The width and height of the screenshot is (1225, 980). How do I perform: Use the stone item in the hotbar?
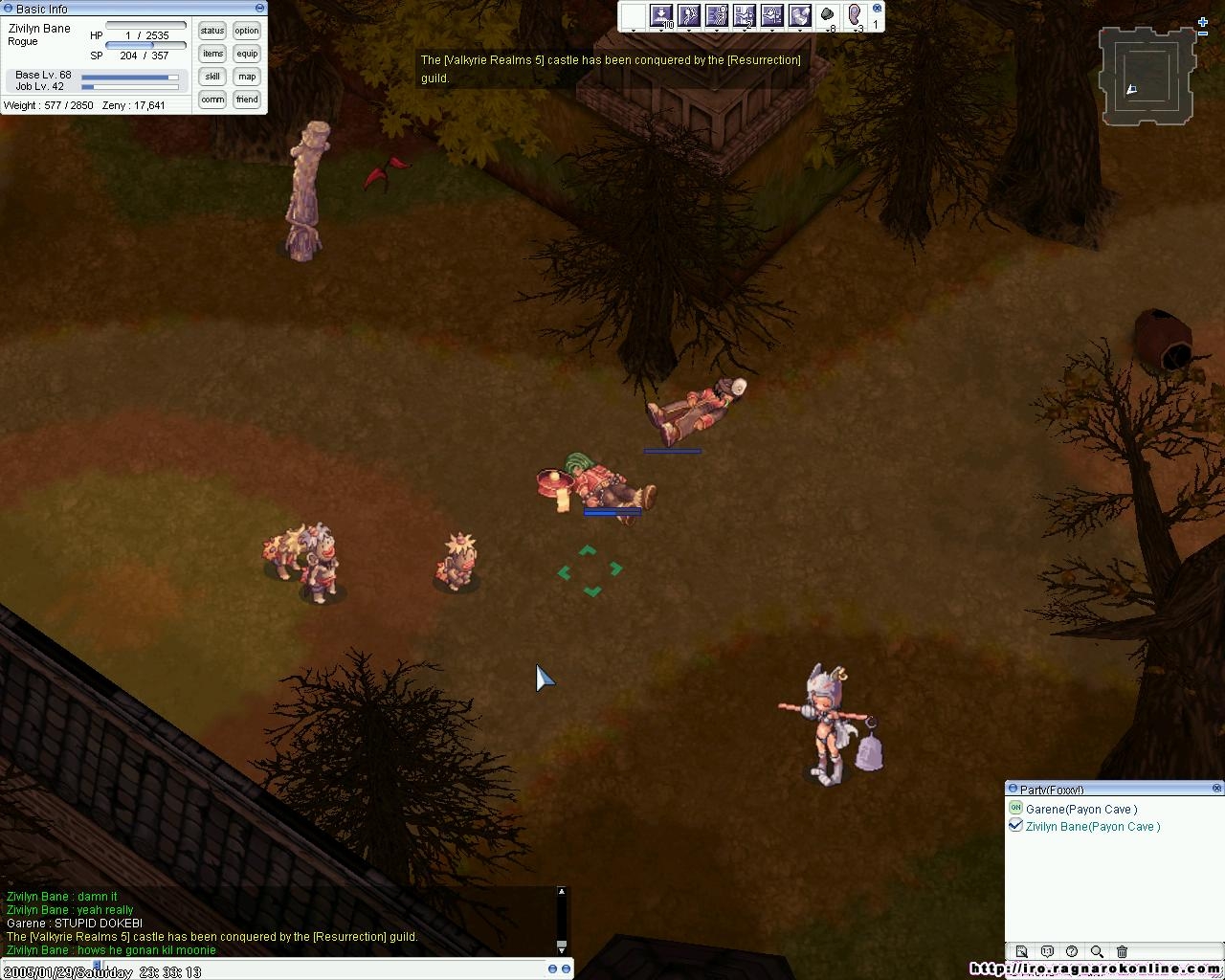click(x=828, y=15)
